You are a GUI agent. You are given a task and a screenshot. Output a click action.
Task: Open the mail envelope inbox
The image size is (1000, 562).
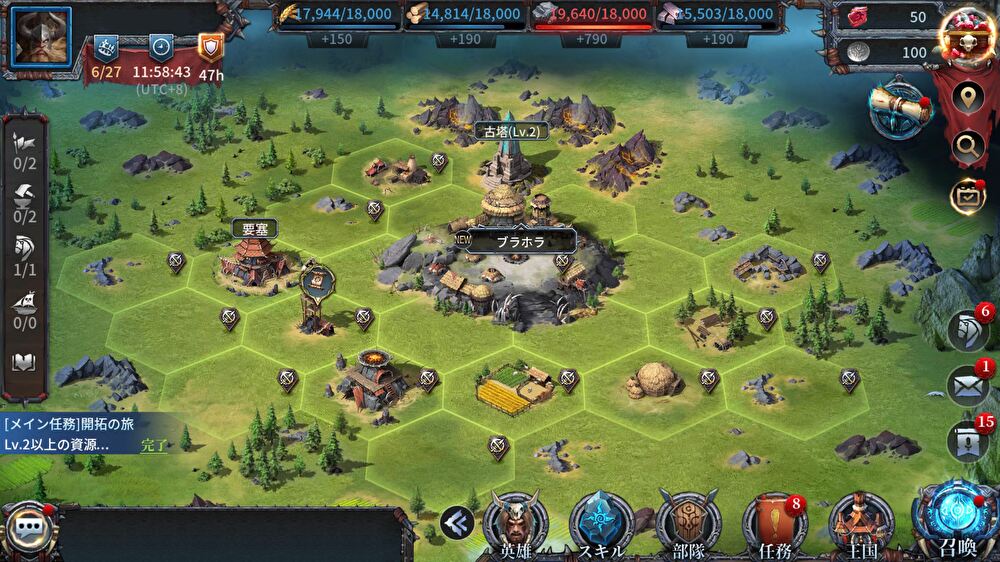(967, 387)
